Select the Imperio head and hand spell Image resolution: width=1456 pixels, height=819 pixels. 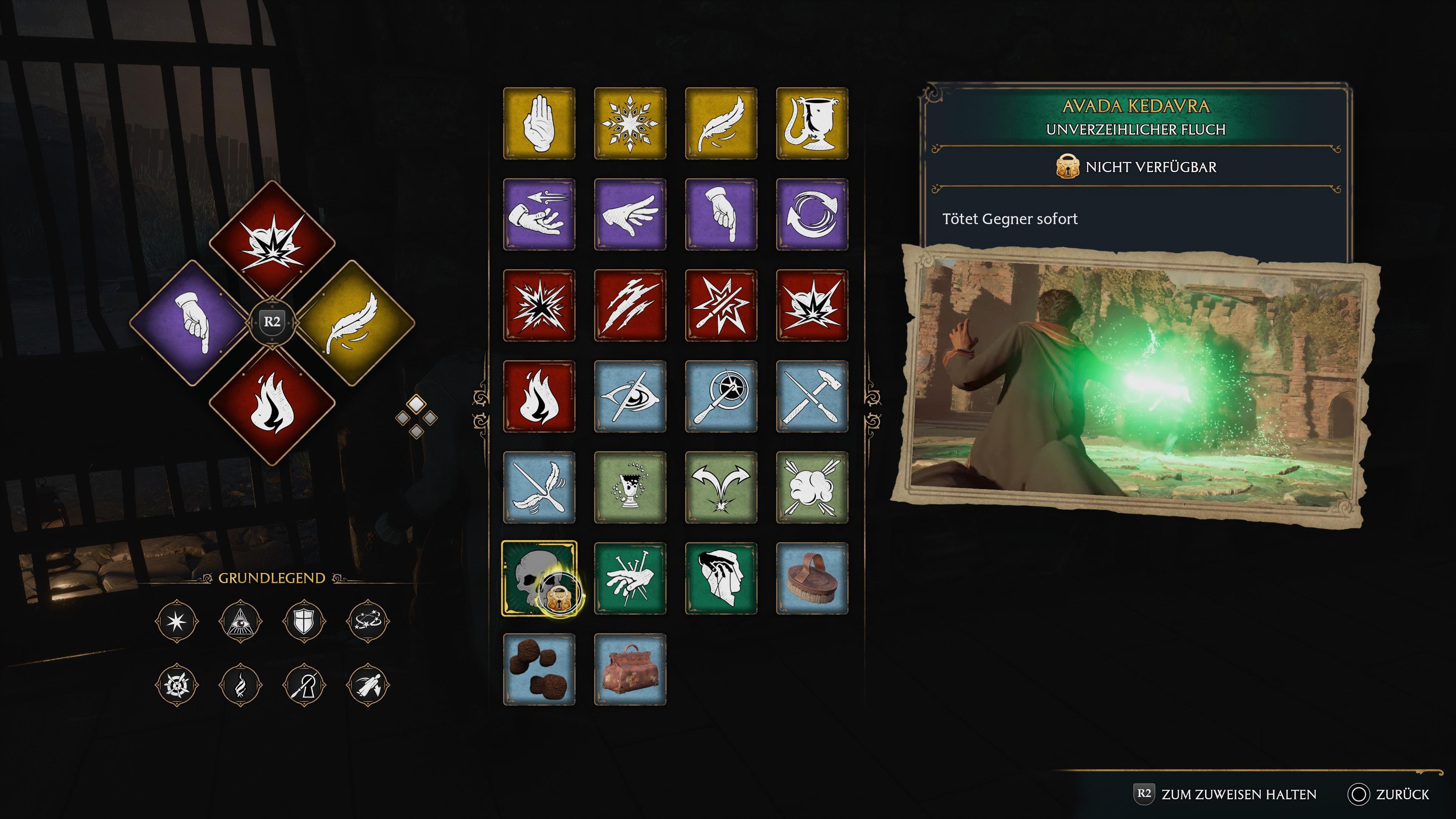[x=721, y=578]
